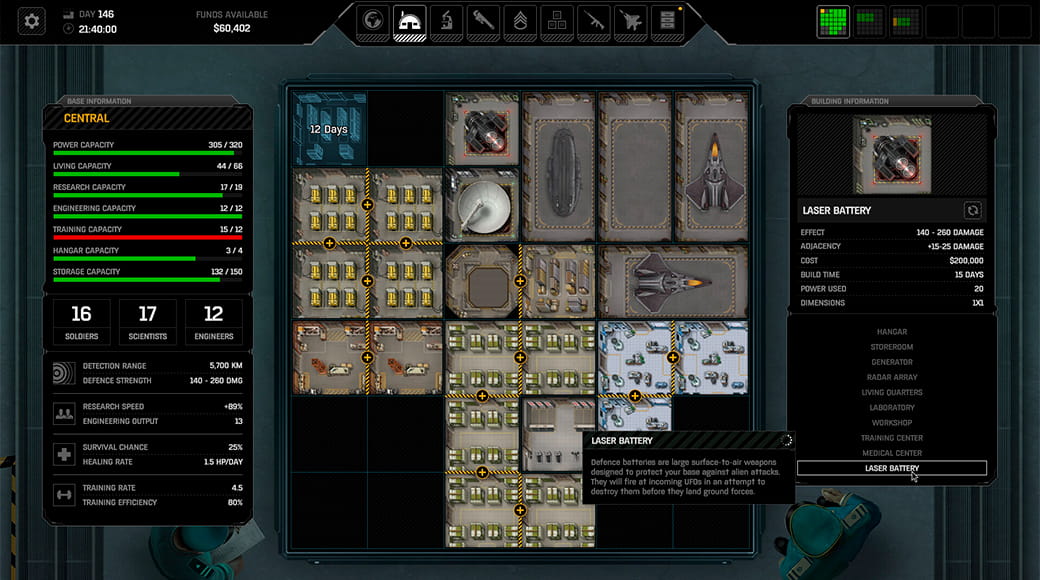The width and height of the screenshot is (1040, 580).
Task: Switch to the Geoscape globe tab
Action: (x=373, y=21)
